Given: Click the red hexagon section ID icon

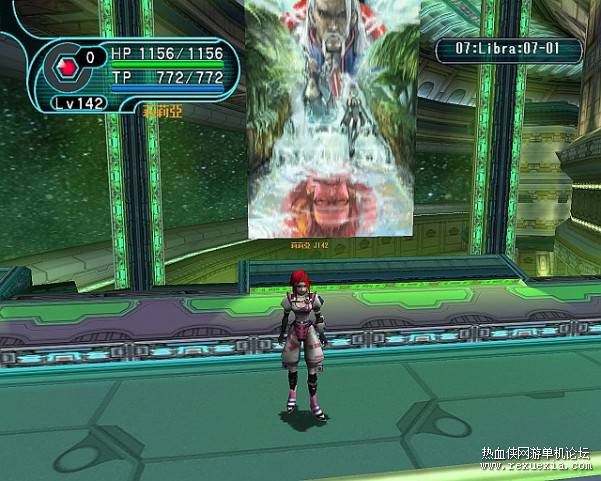Looking at the screenshot, I should (68, 67).
